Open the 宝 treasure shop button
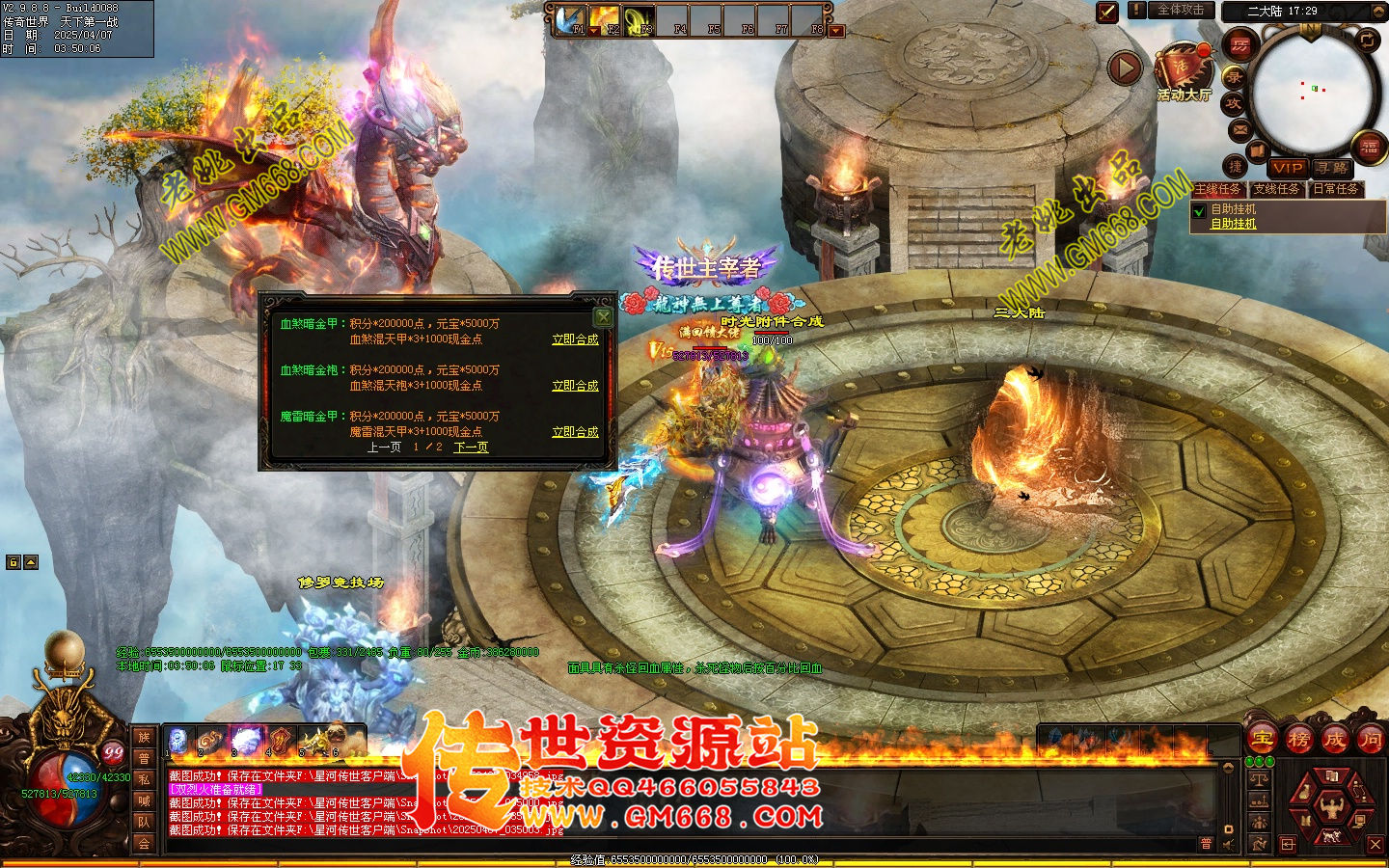 [1263, 740]
